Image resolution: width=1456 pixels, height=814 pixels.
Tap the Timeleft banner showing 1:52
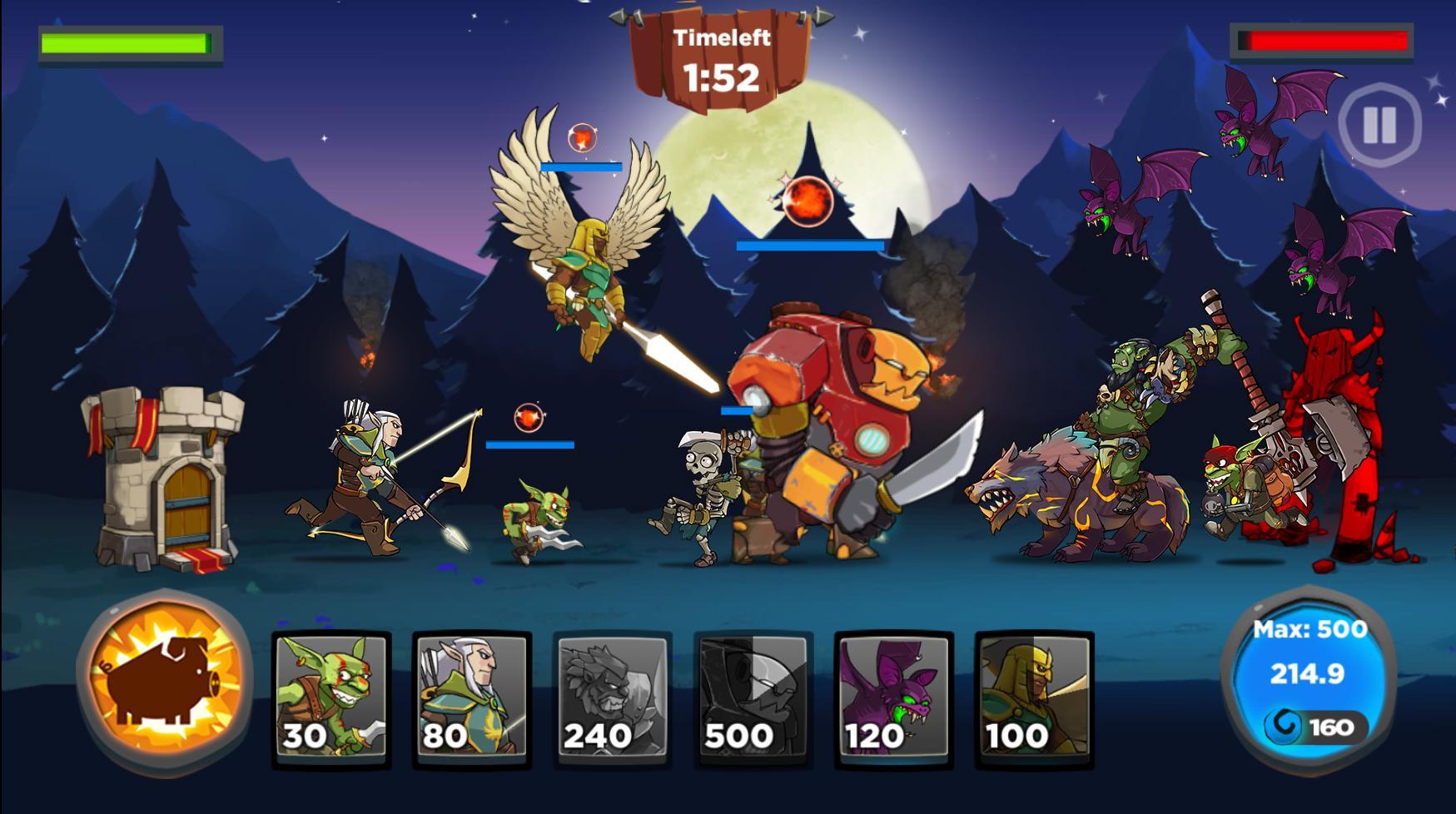[x=723, y=52]
